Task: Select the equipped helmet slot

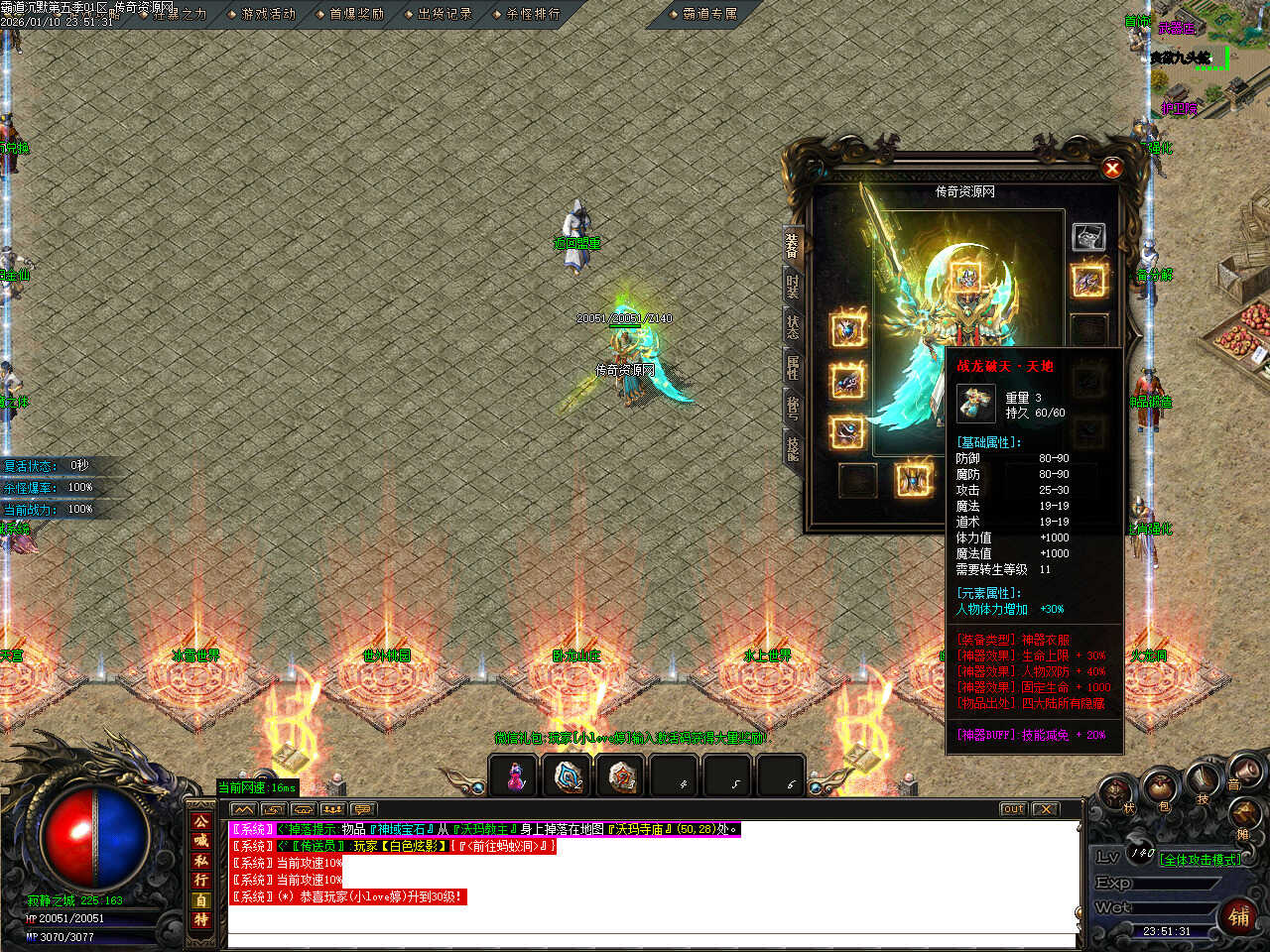Action: pyautogui.click(x=965, y=277)
